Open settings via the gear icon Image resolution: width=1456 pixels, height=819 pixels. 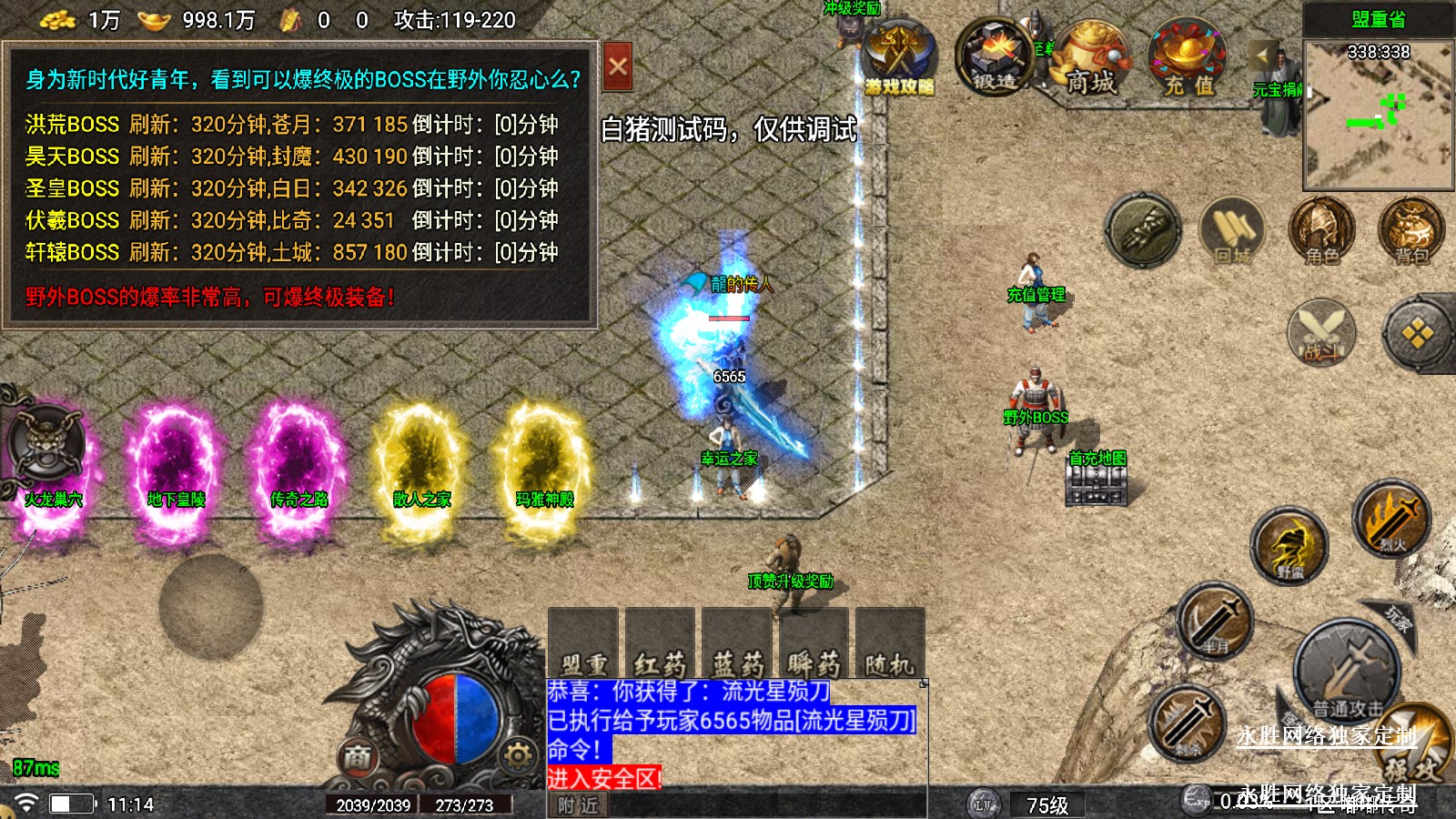(x=518, y=755)
